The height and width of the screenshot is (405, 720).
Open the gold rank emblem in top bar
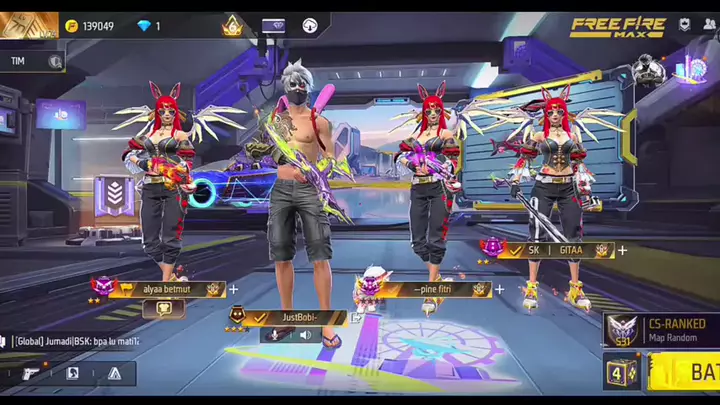(x=232, y=26)
